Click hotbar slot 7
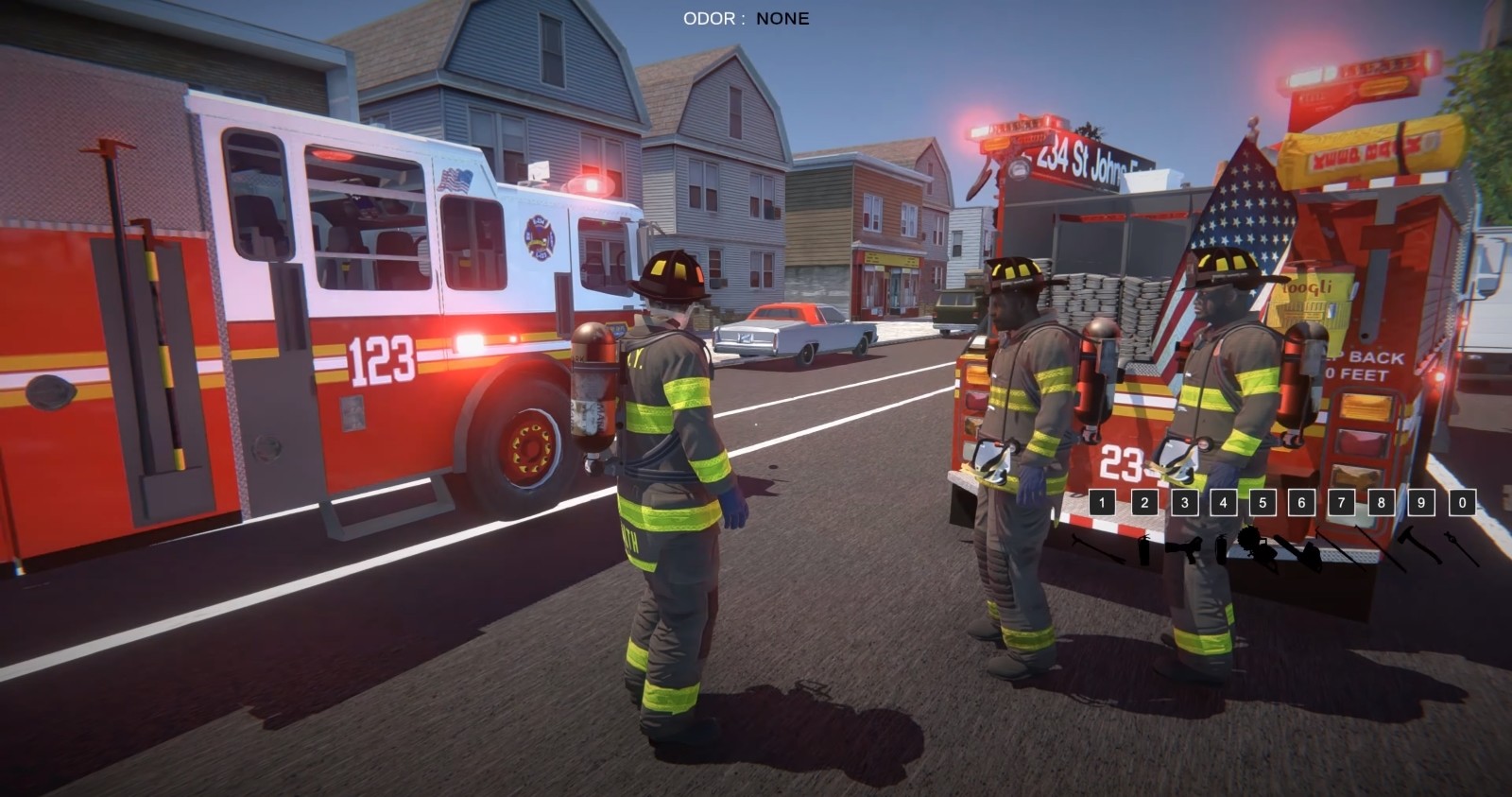Viewport: 1512px width, 797px height. point(1341,502)
